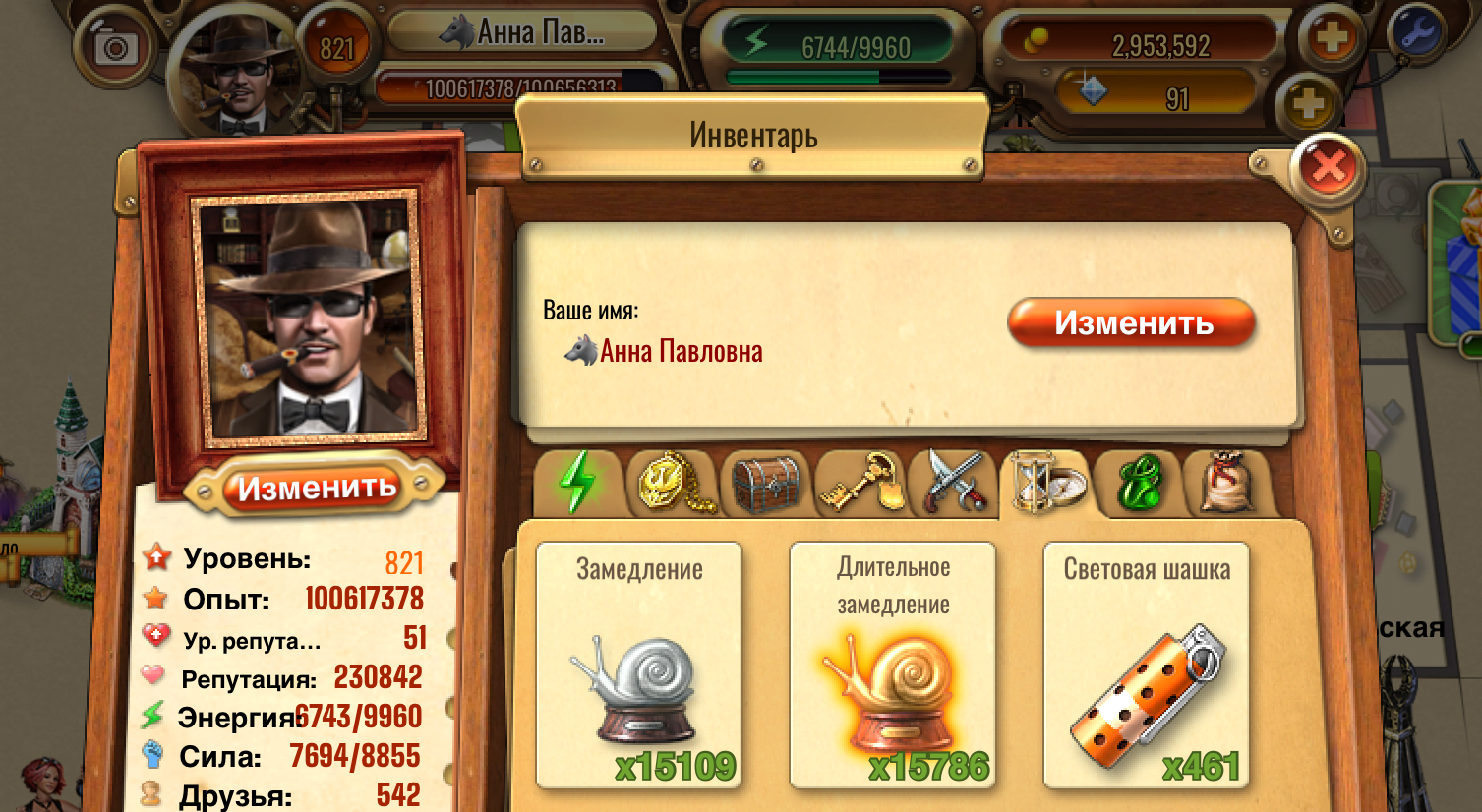Switch to the green lightning energy tab
This screenshot has height=812, width=1482.
(577, 483)
